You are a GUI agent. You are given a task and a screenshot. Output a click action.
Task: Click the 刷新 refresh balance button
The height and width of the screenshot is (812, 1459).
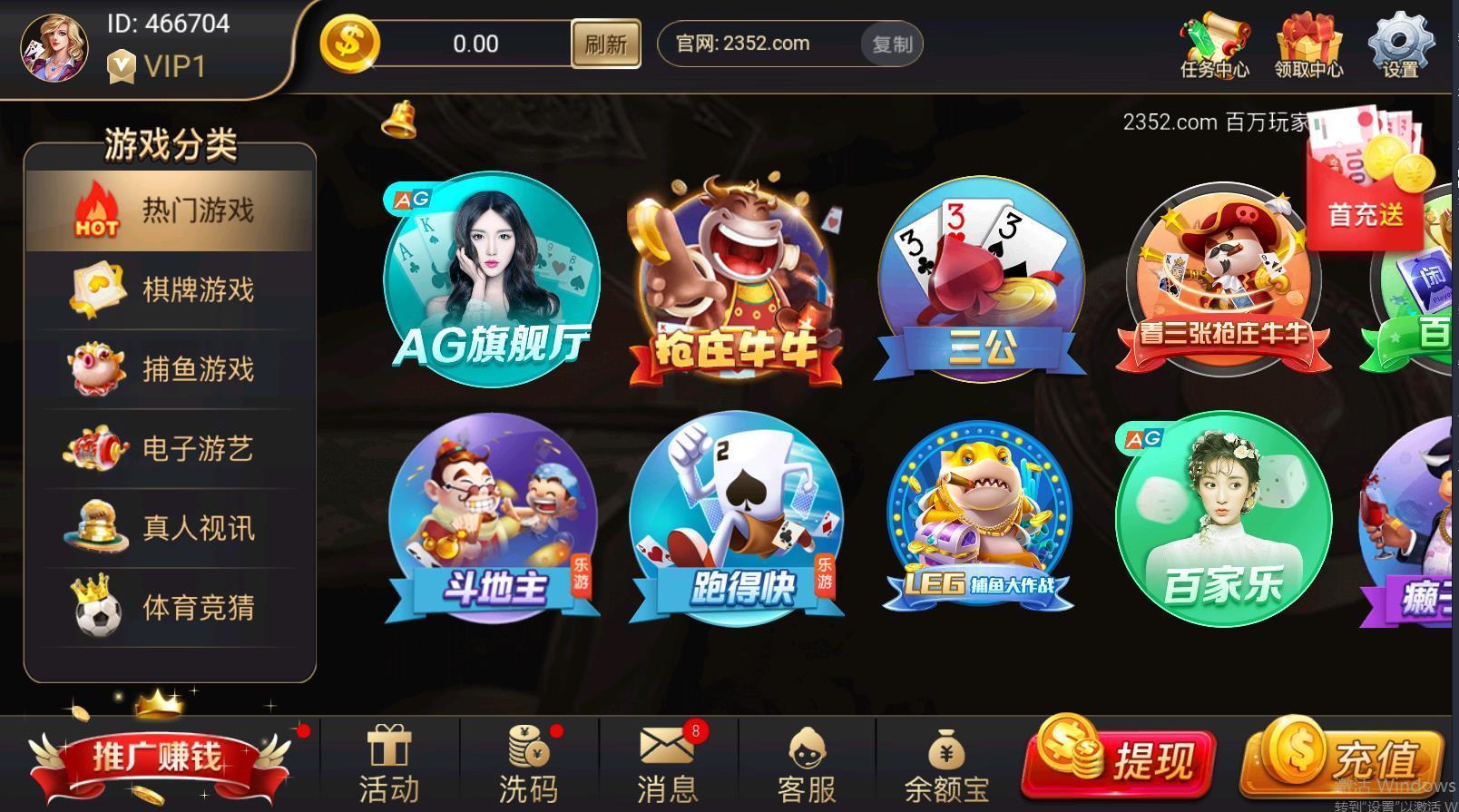[x=605, y=44]
